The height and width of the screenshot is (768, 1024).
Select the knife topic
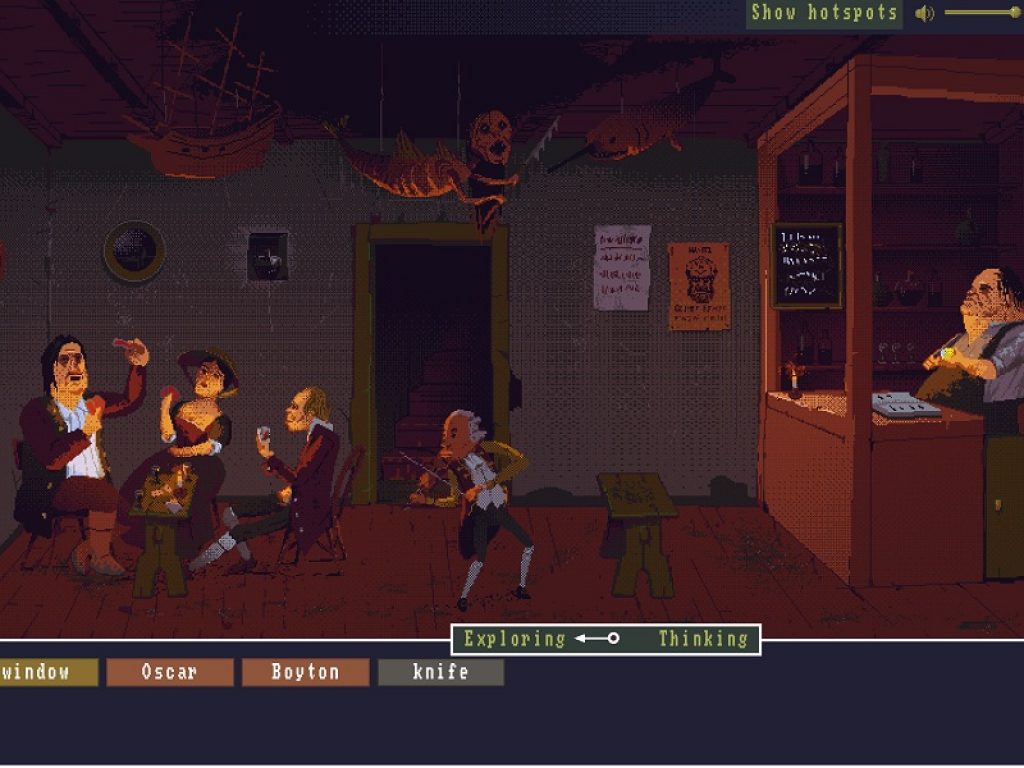[440, 672]
